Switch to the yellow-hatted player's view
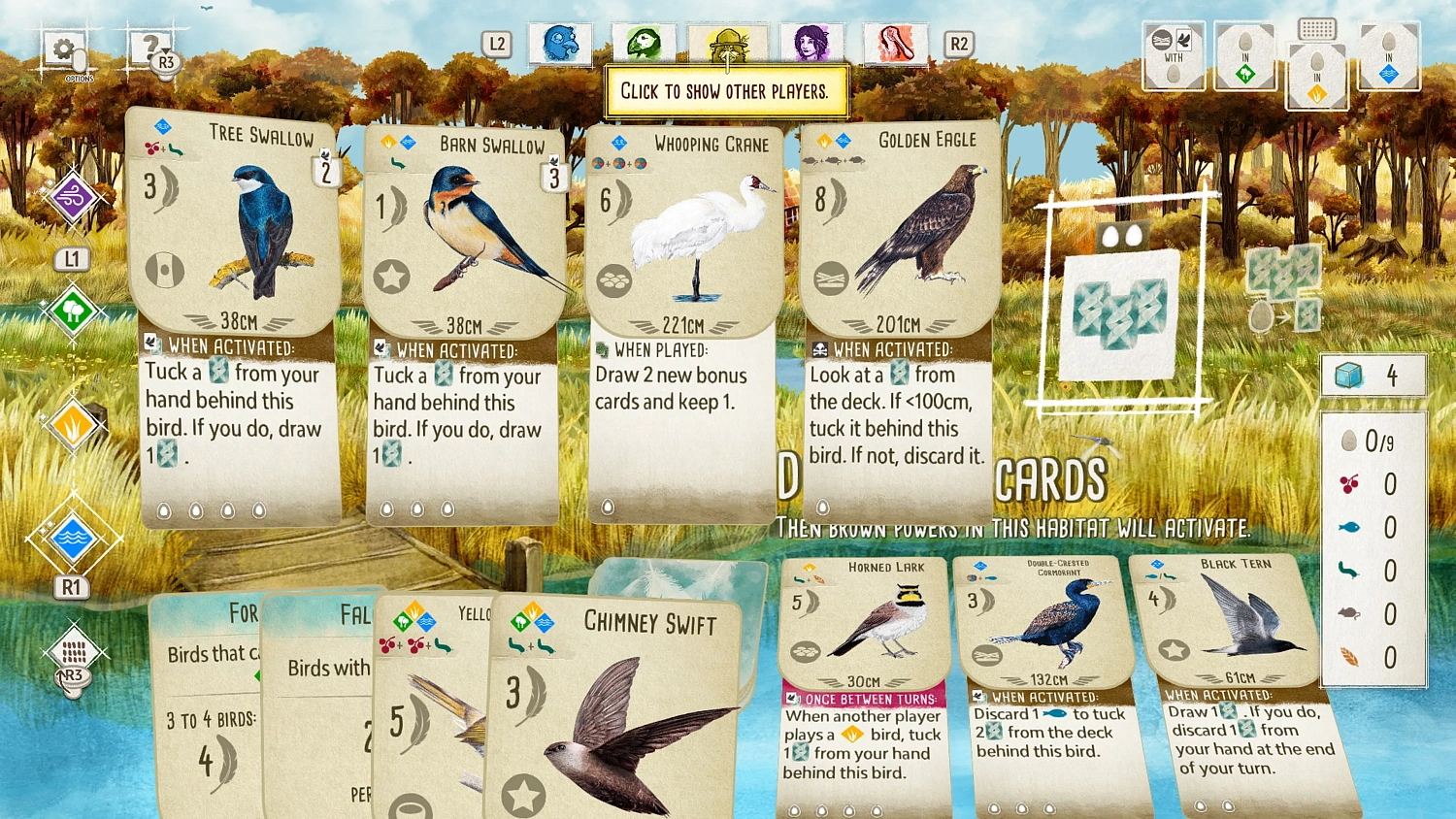Image resolution: width=1456 pixels, height=819 pixels. [728, 43]
